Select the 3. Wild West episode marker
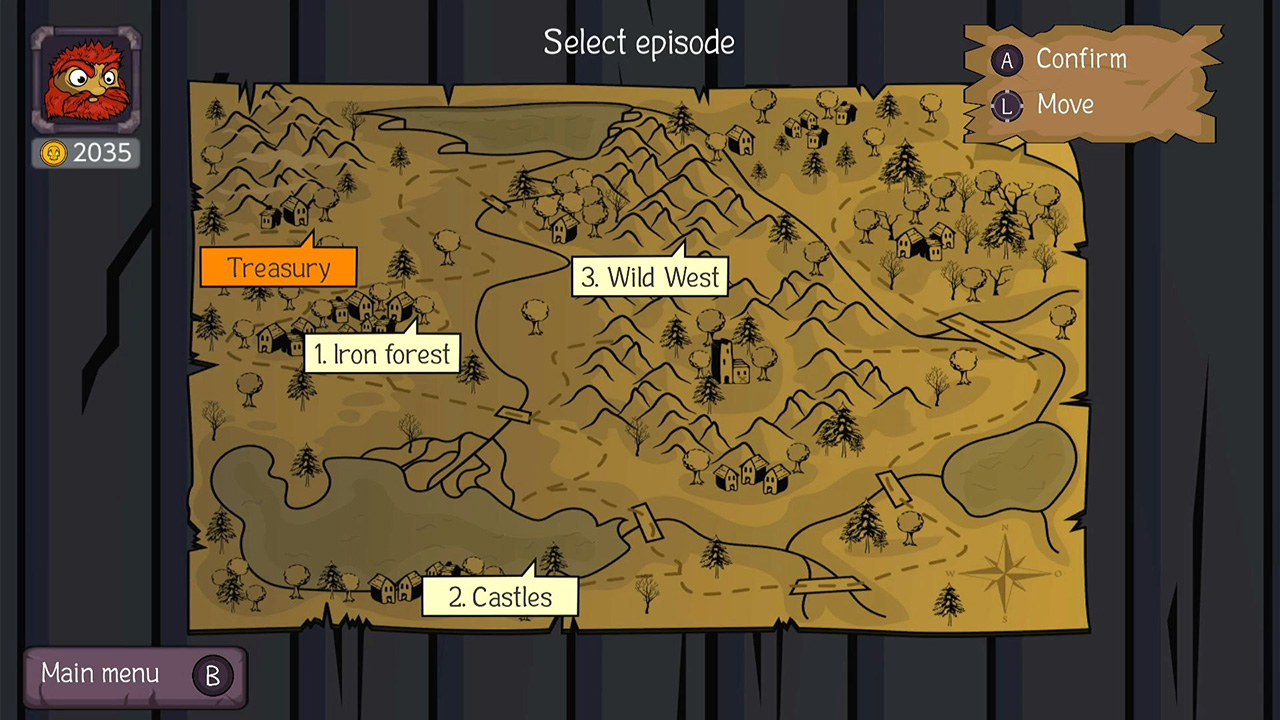The image size is (1280, 720). pyautogui.click(x=650, y=277)
